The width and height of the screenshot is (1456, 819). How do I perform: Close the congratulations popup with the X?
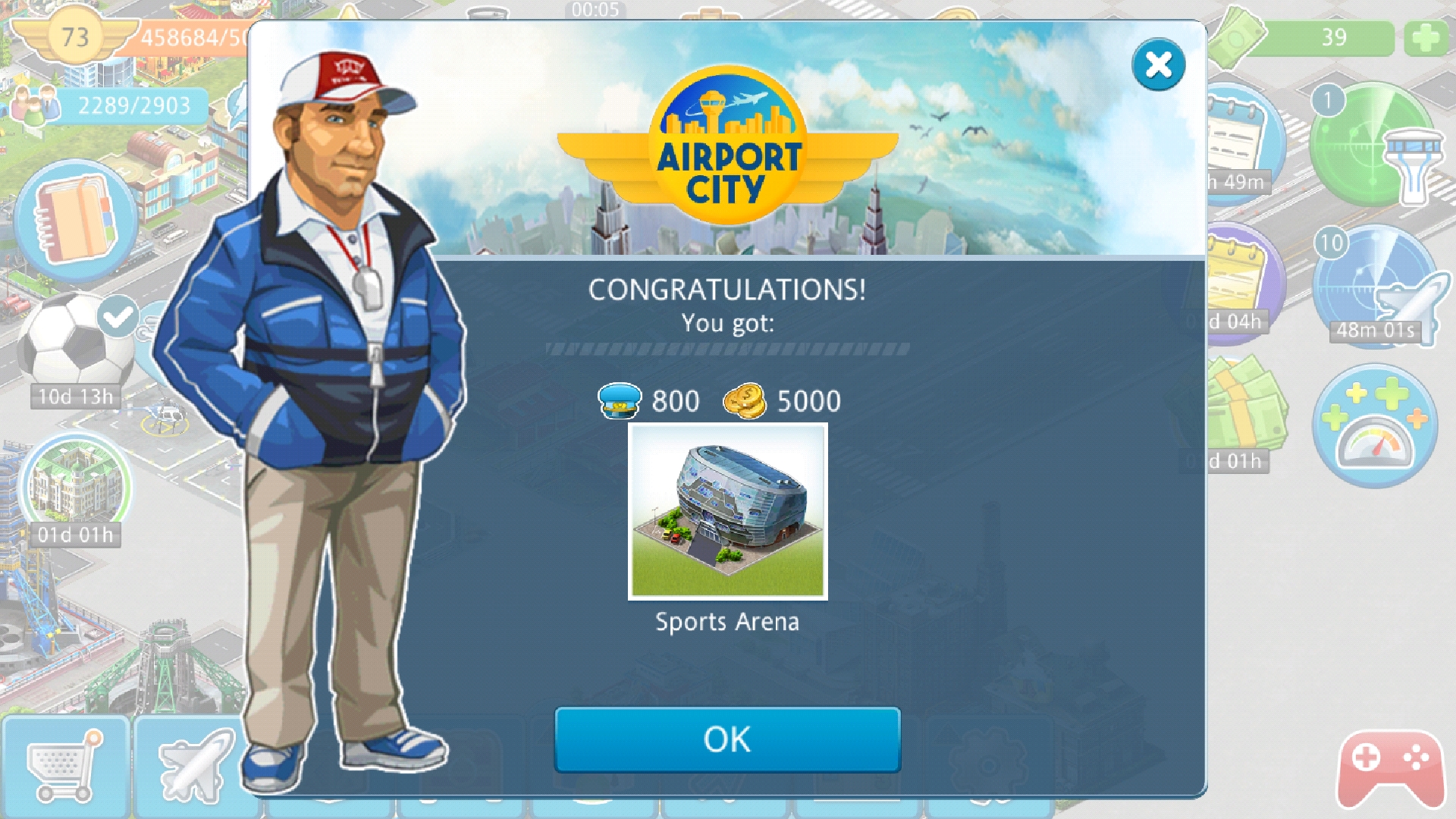(x=1158, y=65)
